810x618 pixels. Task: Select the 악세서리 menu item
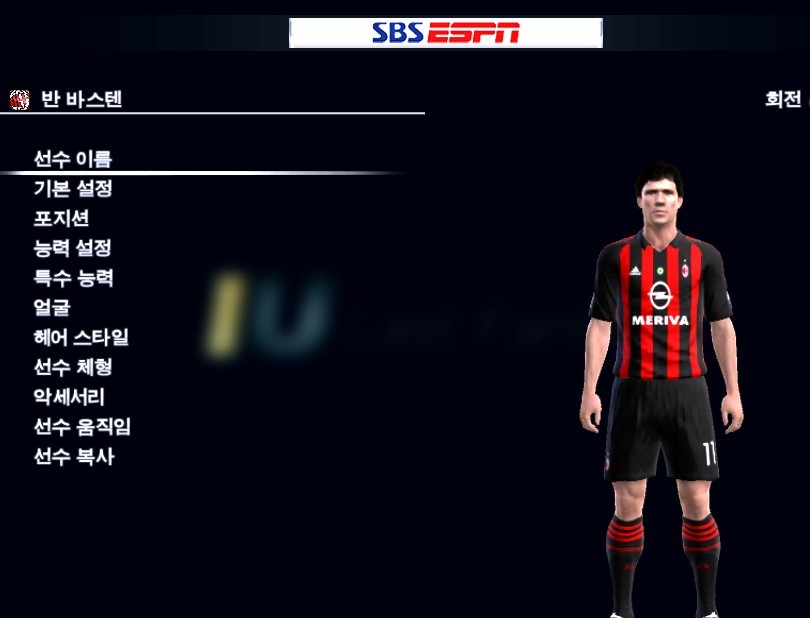(69, 397)
